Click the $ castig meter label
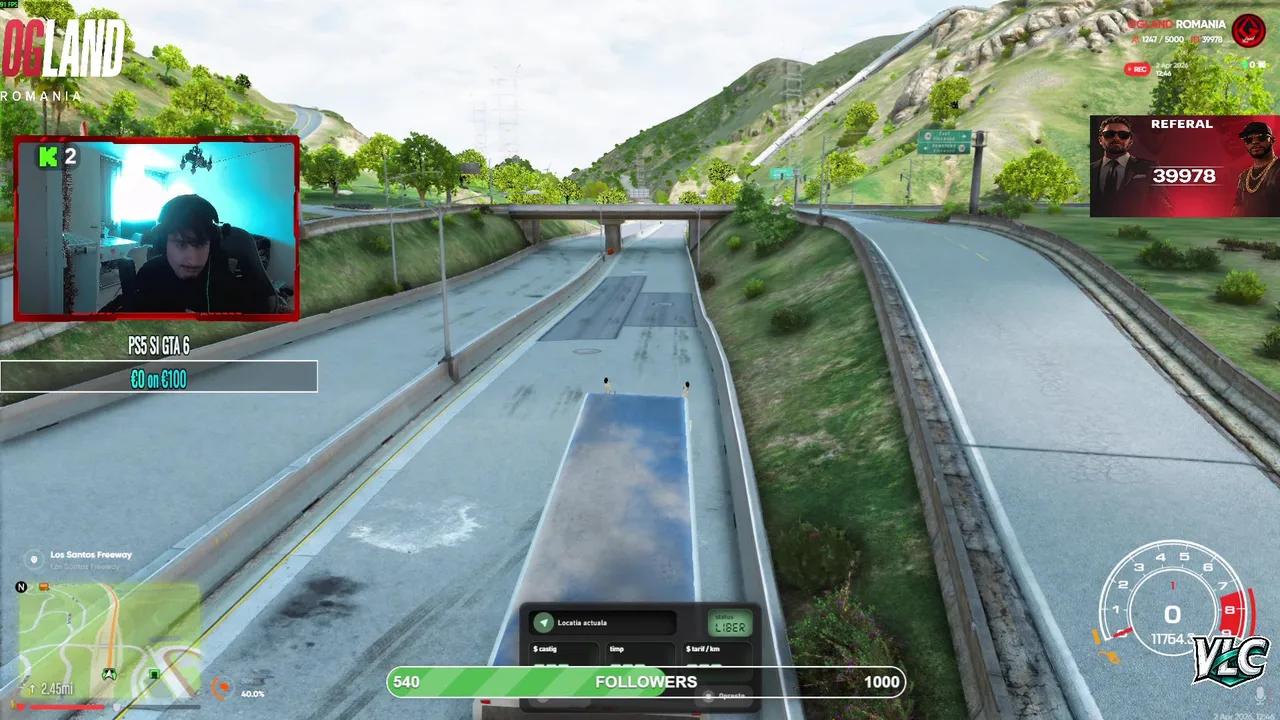 [545, 649]
